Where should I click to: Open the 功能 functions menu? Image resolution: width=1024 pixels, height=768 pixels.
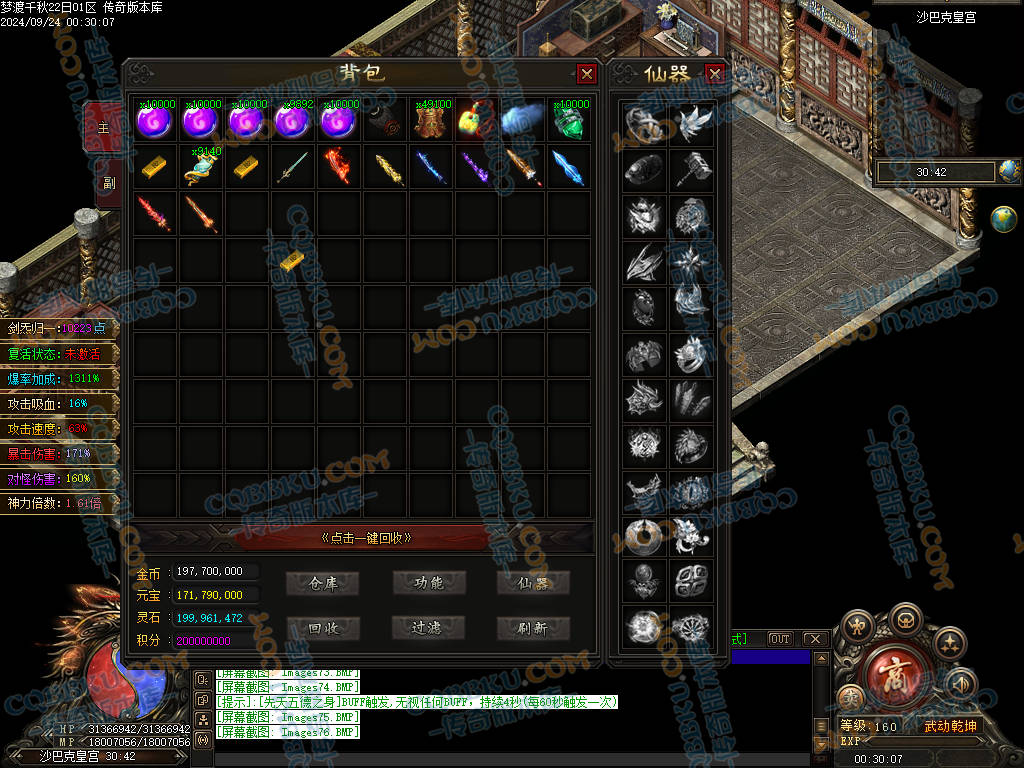[428, 583]
